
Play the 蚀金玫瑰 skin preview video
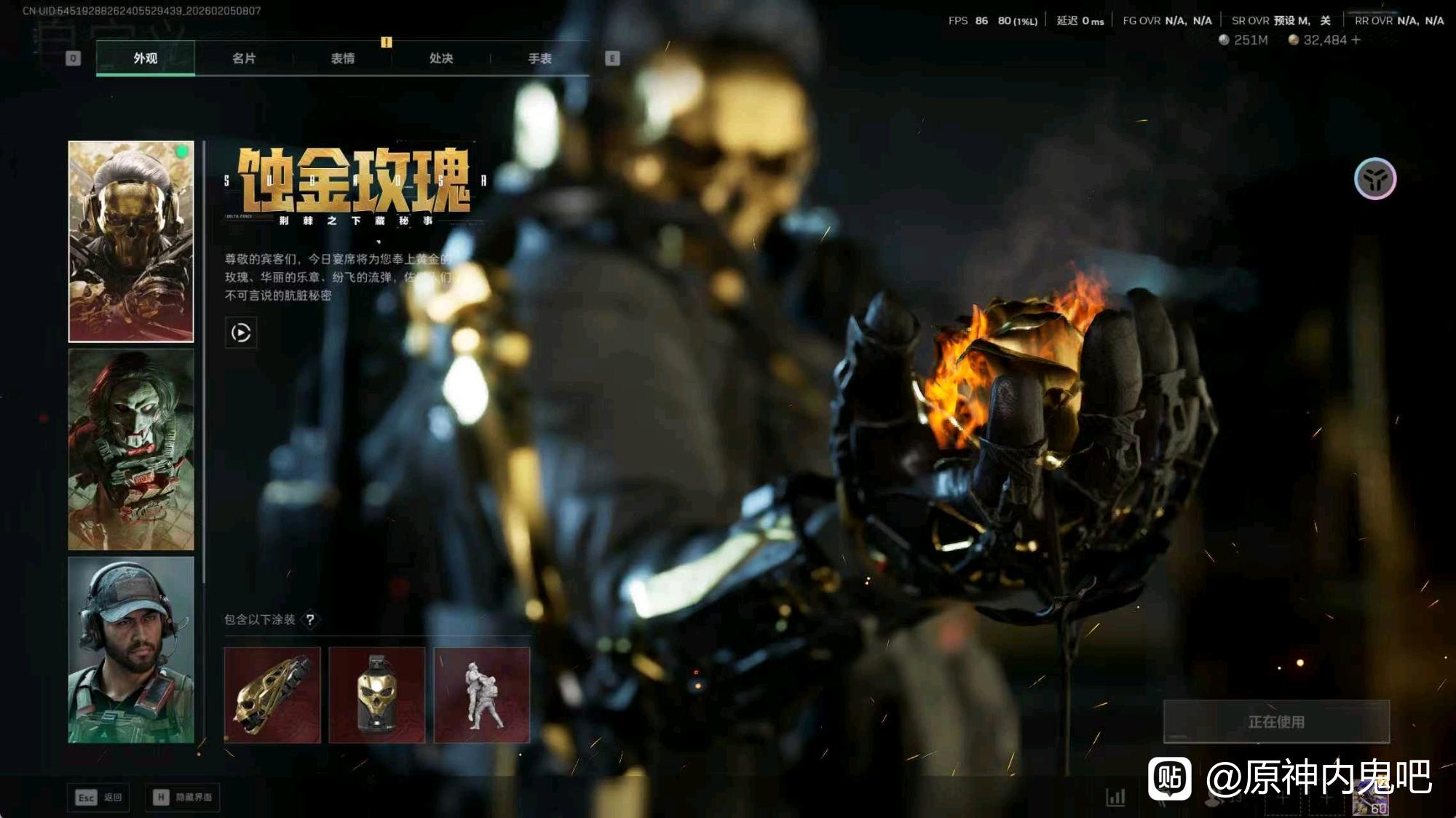click(241, 333)
